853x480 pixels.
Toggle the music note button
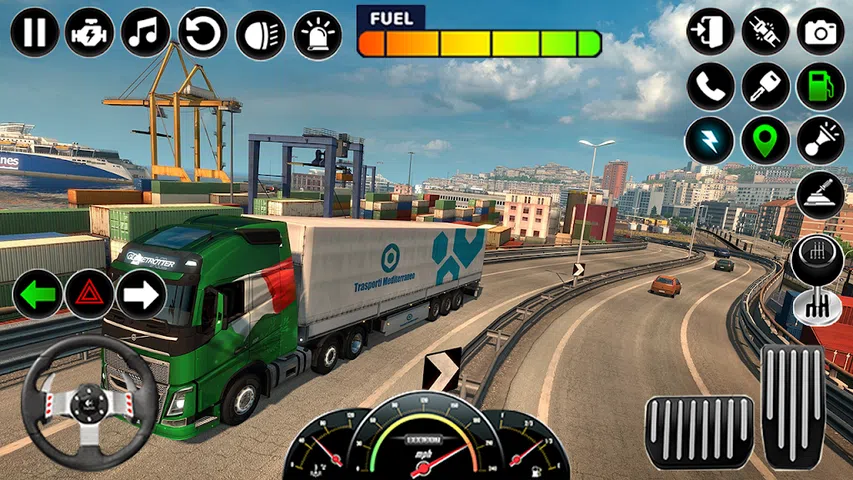pos(146,33)
